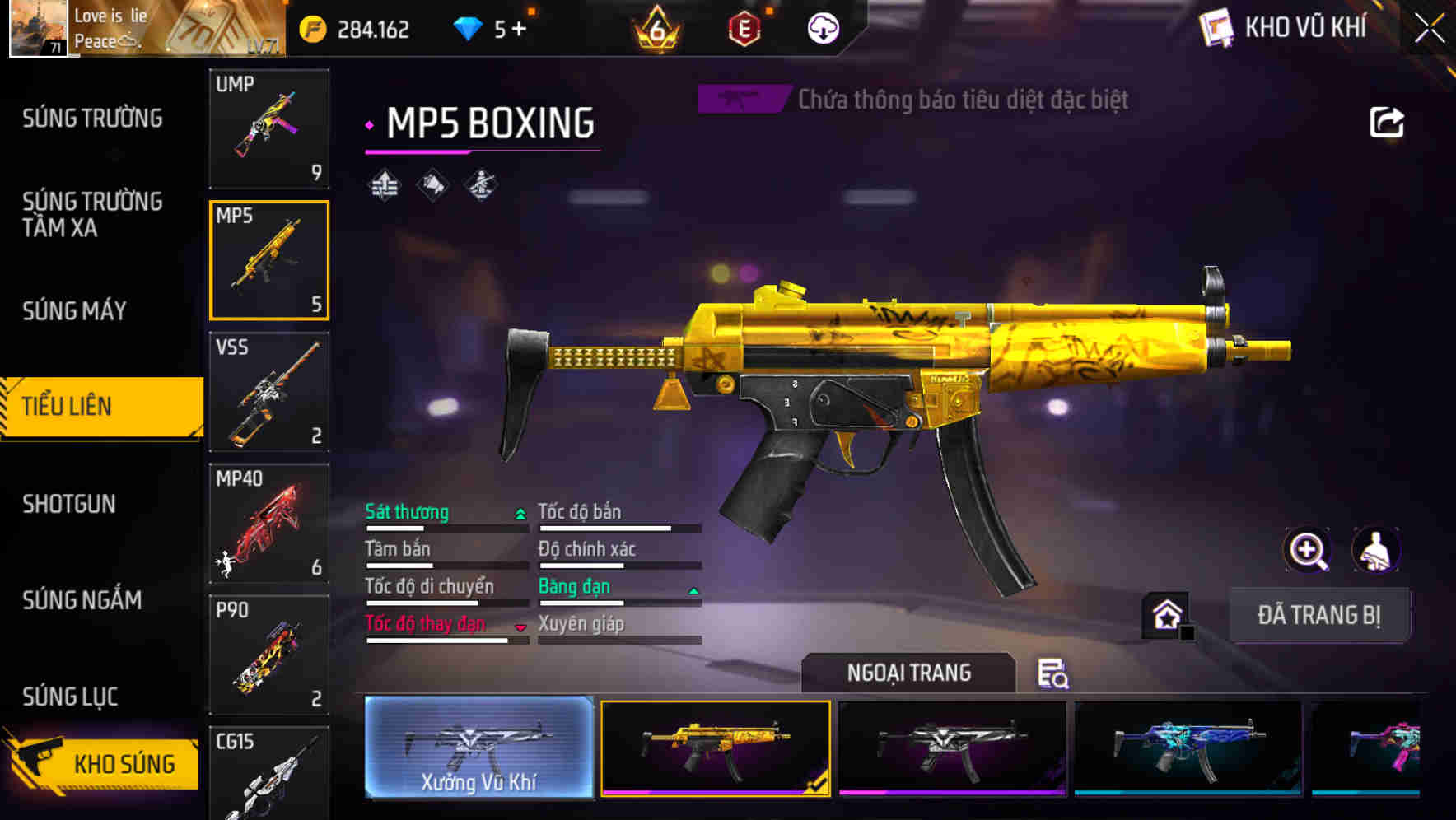This screenshot has width=1456, height=820.
Task: Click the share arrow icon near KHO VŨ KHÍ
Action: pyautogui.click(x=1388, y=122)
